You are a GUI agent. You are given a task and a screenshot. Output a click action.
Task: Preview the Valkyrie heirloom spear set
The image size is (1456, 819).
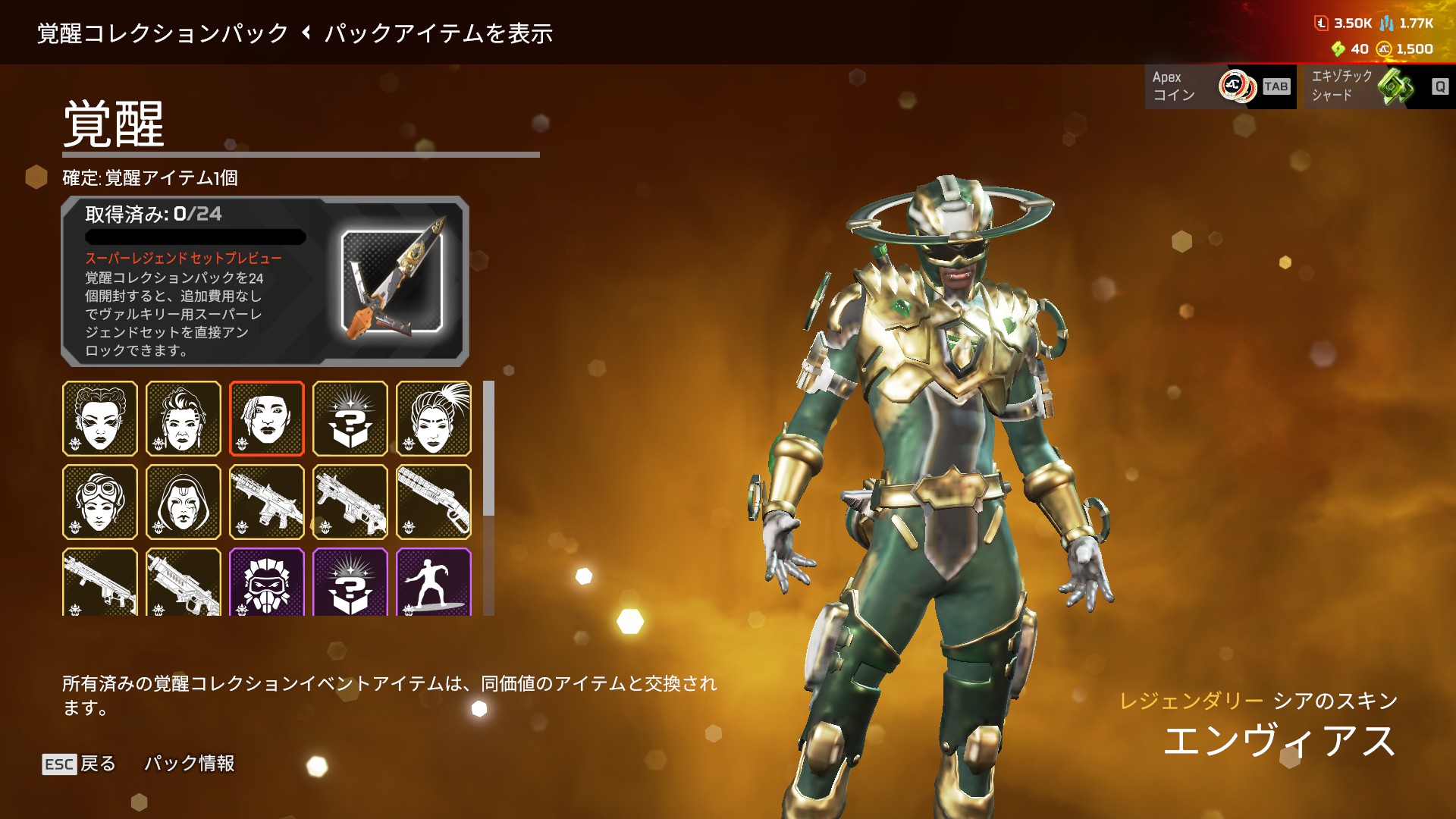[x=392, y=281]
